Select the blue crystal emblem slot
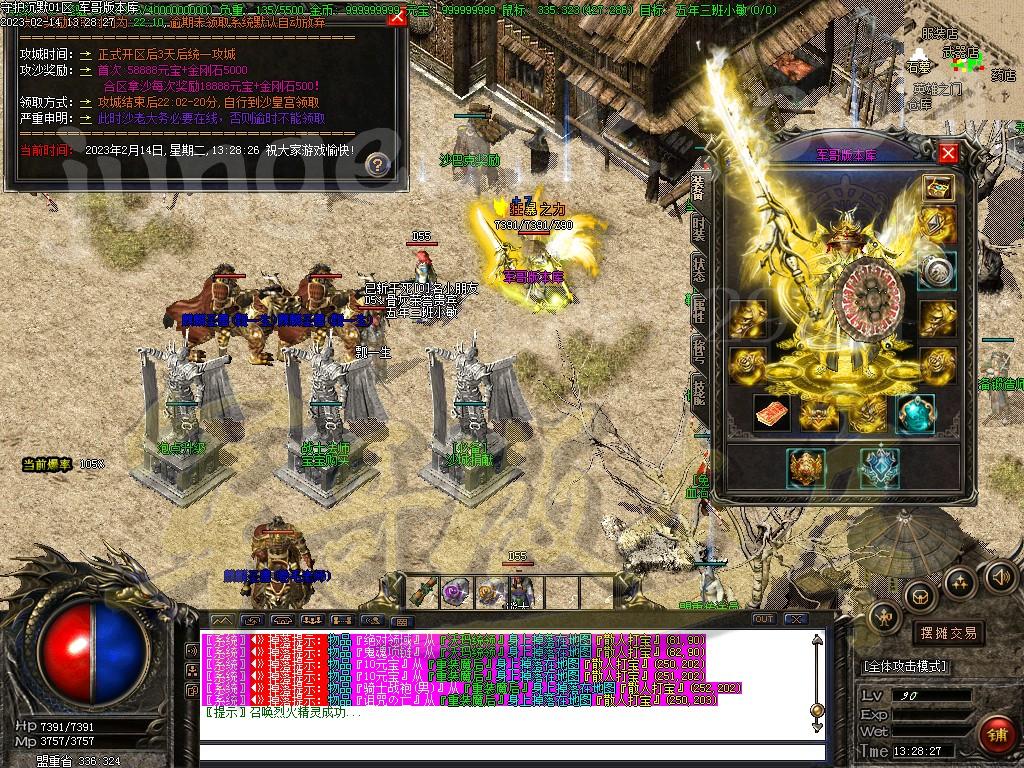Image resolution: width=1024 pixels, height=768 pixels. pos(879,467)
